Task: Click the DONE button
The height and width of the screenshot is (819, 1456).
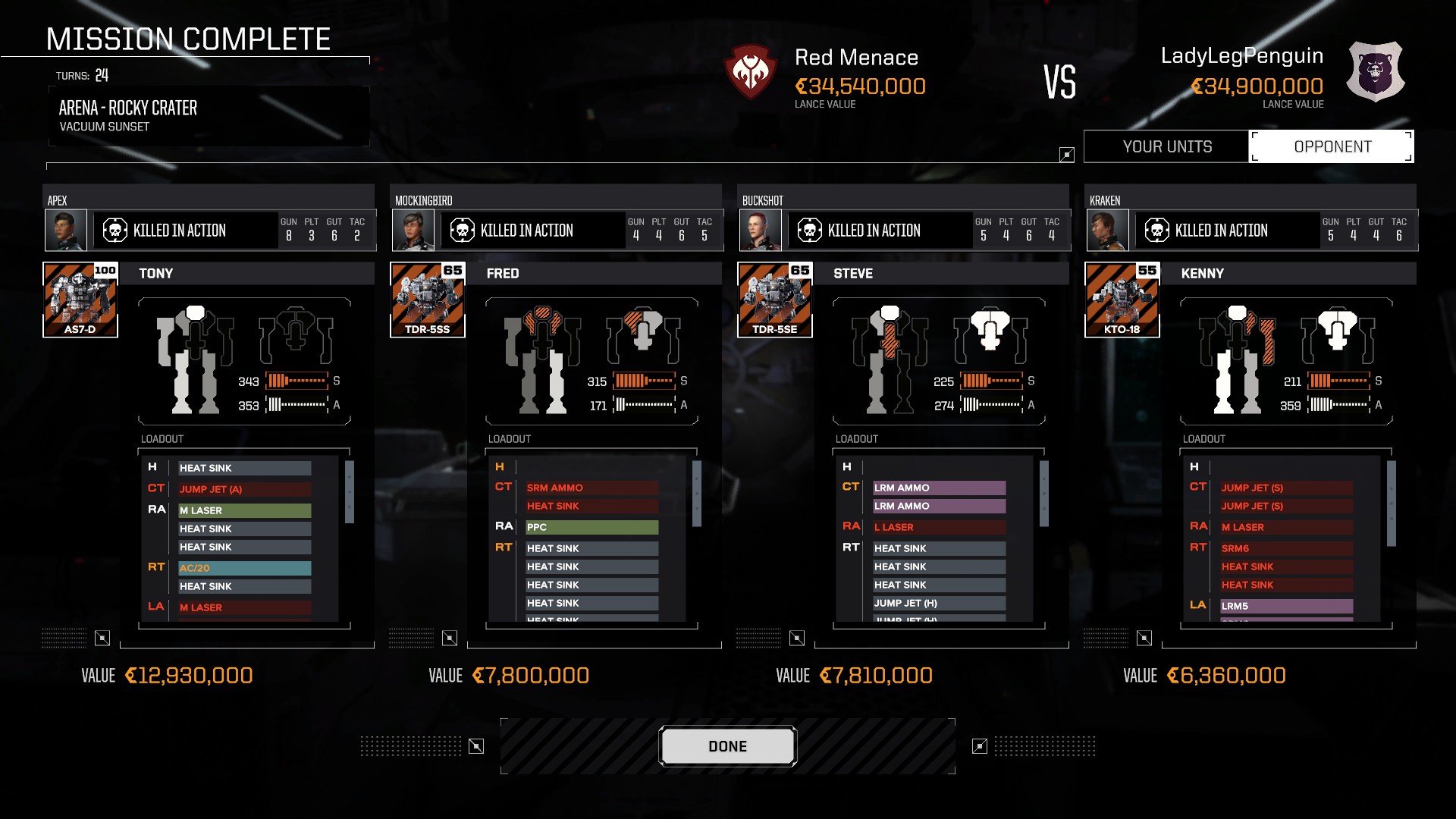Action: [x=727, y=747]
